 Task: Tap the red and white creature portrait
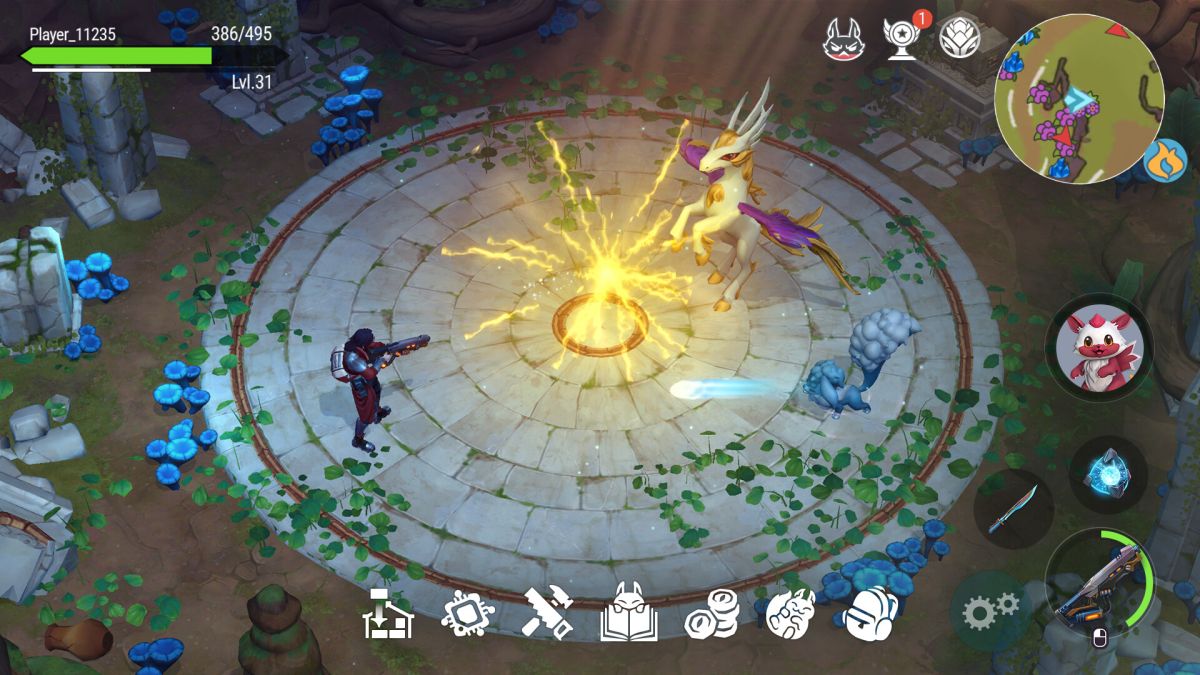pyautogui.click(x=1097, y=348)
